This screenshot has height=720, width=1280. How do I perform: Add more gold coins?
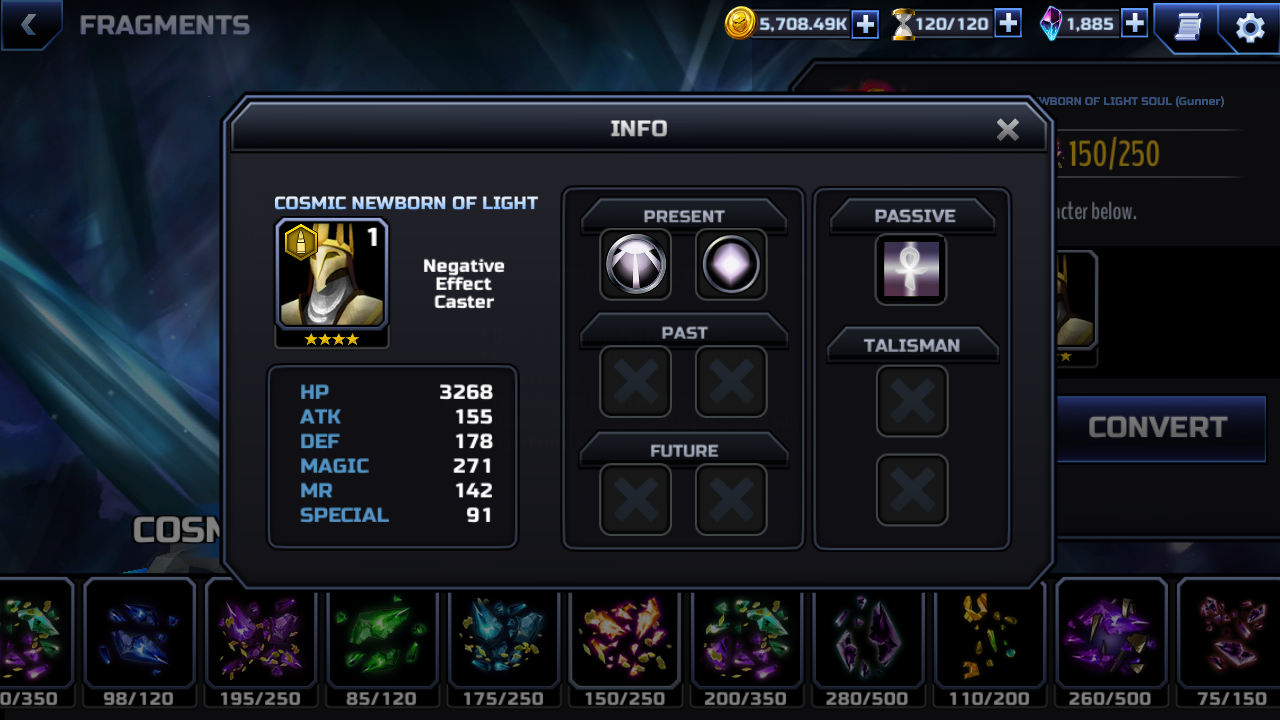point(865,24)
